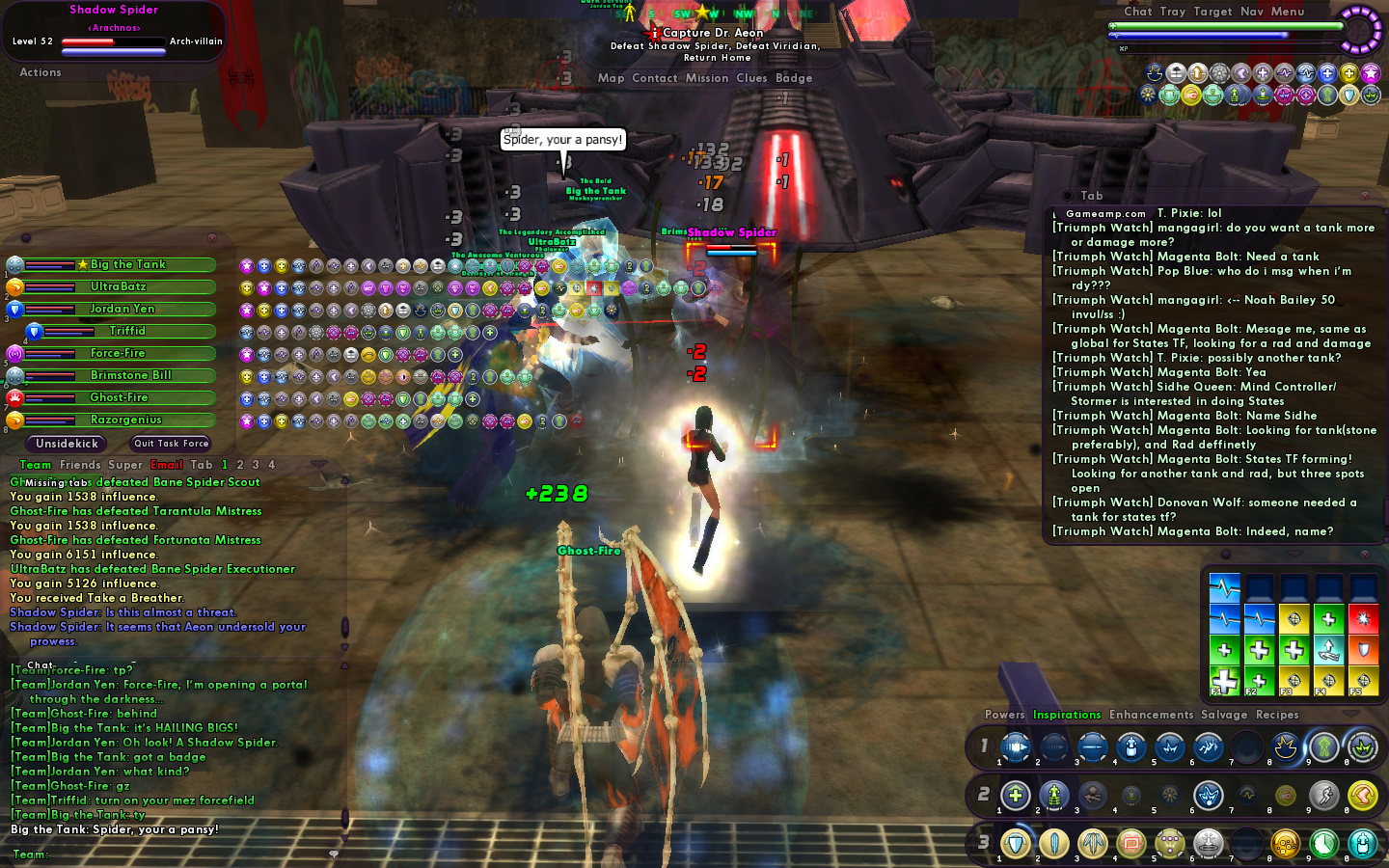Open the main Menu

[x=1287, y=12]
